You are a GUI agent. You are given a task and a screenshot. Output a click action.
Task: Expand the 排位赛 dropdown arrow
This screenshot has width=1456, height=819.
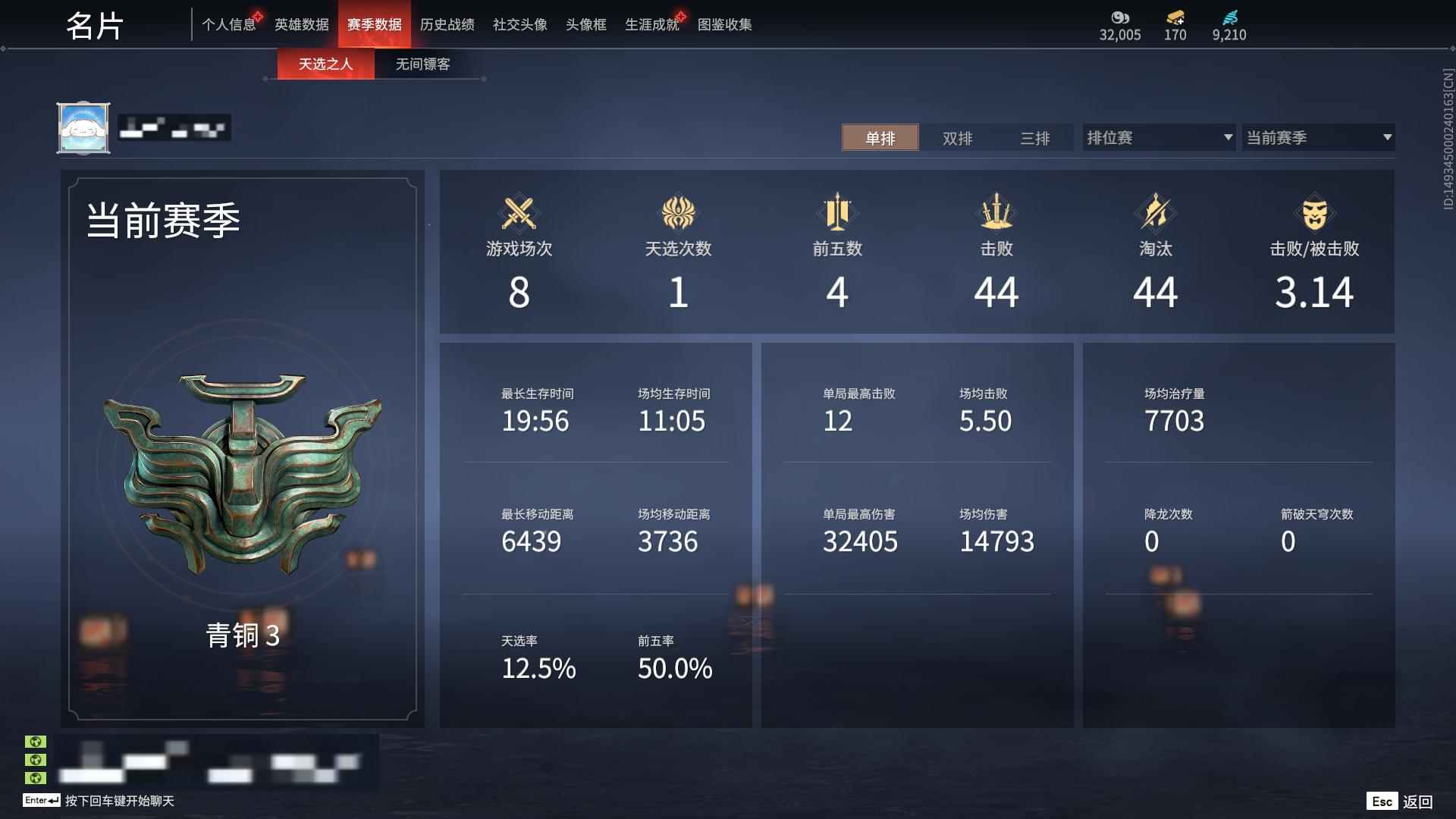1228,137
